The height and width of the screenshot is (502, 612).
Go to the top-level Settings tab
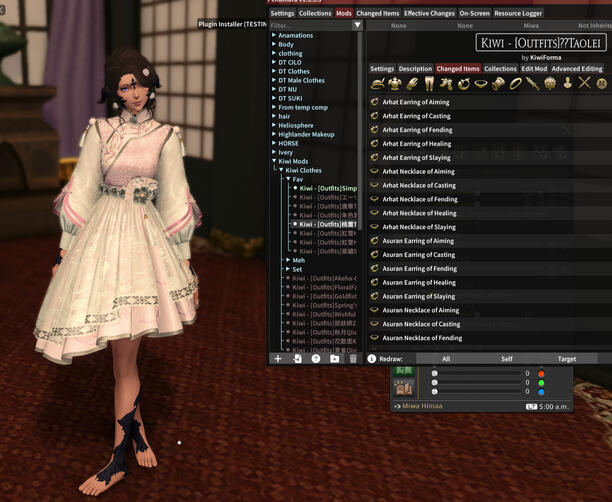(282, 13)
